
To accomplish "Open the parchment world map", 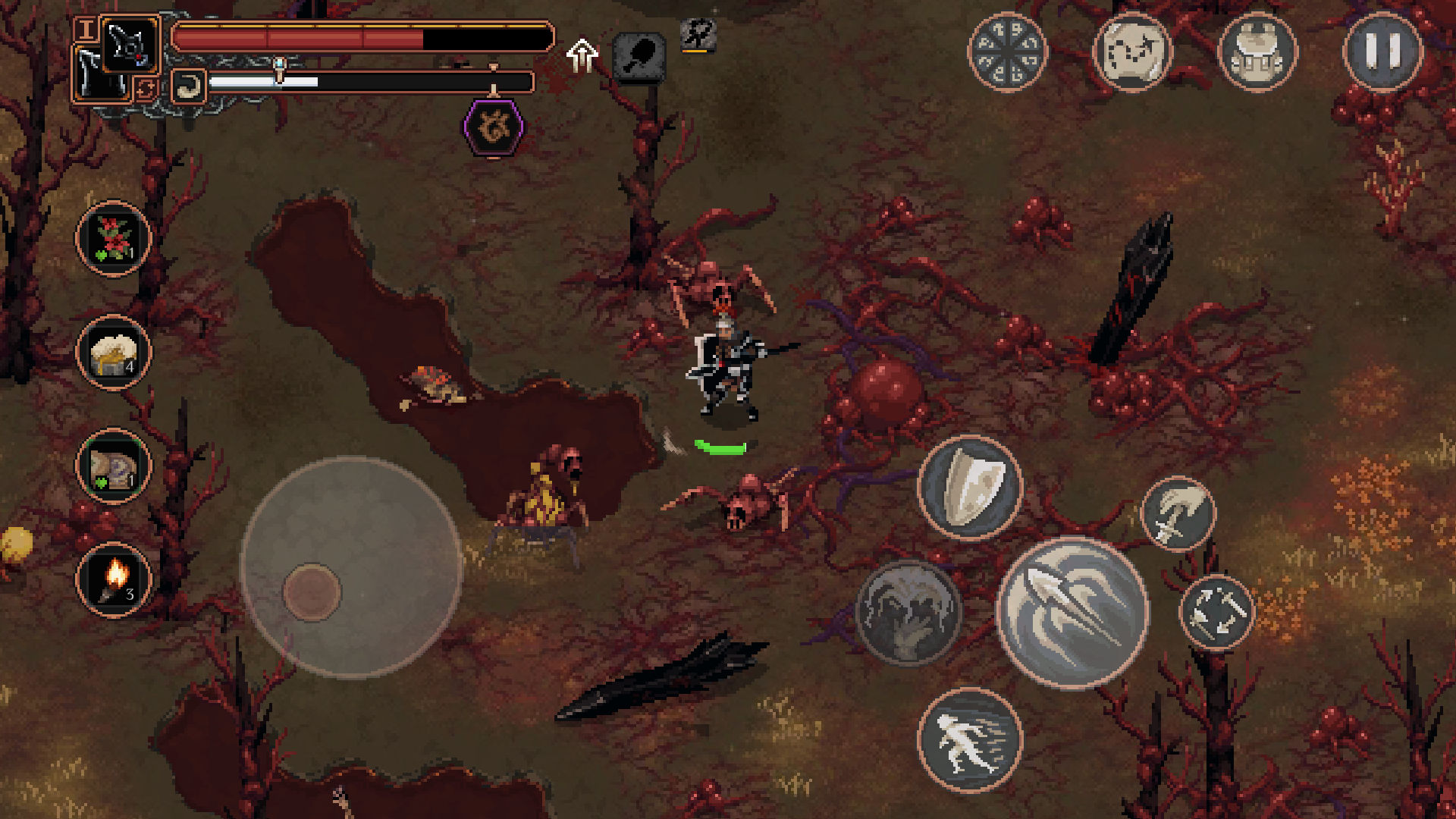I will pos(1132,52).
